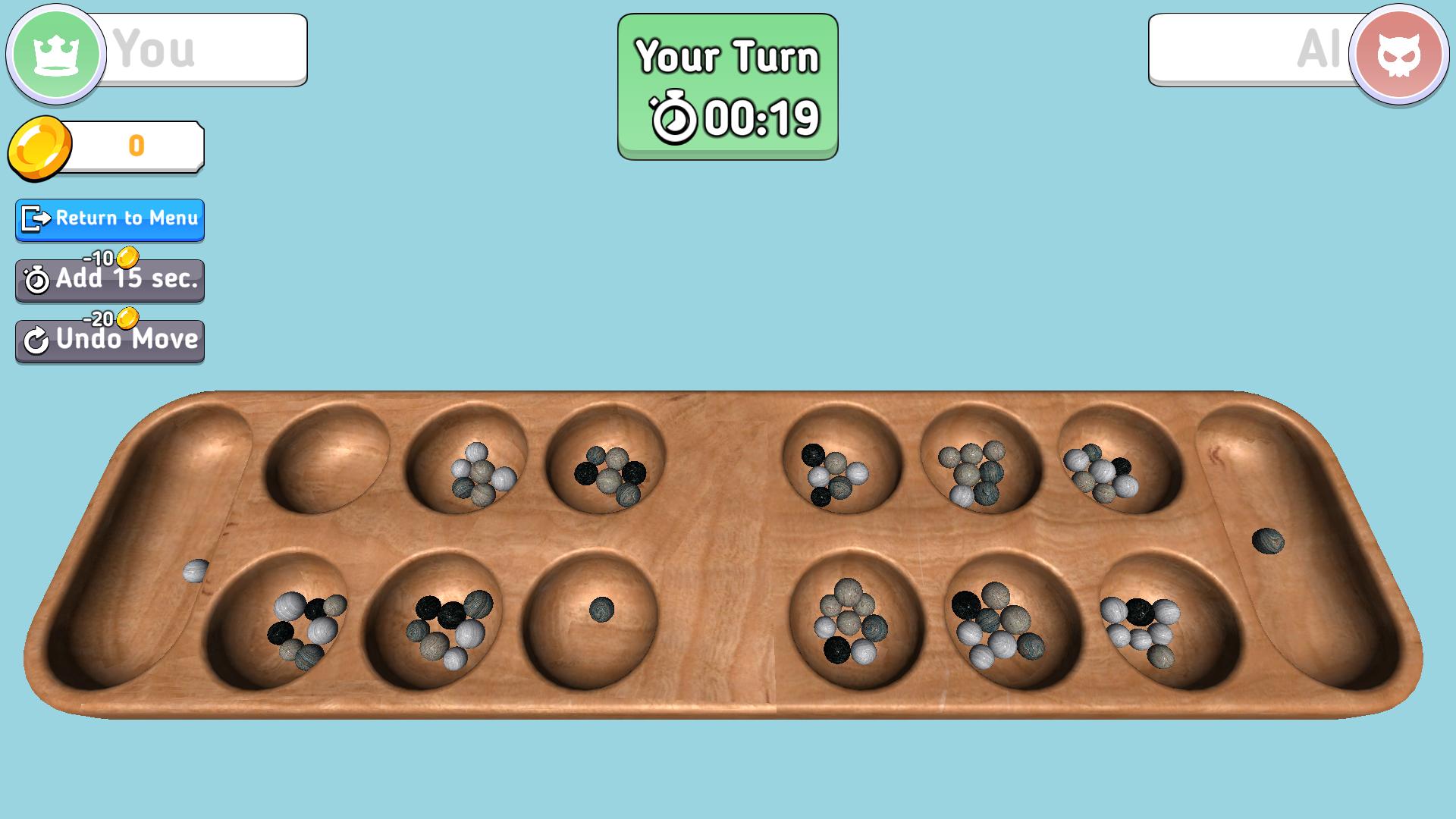Buy 15 extra seconds for your turn

tap(109, 281)
